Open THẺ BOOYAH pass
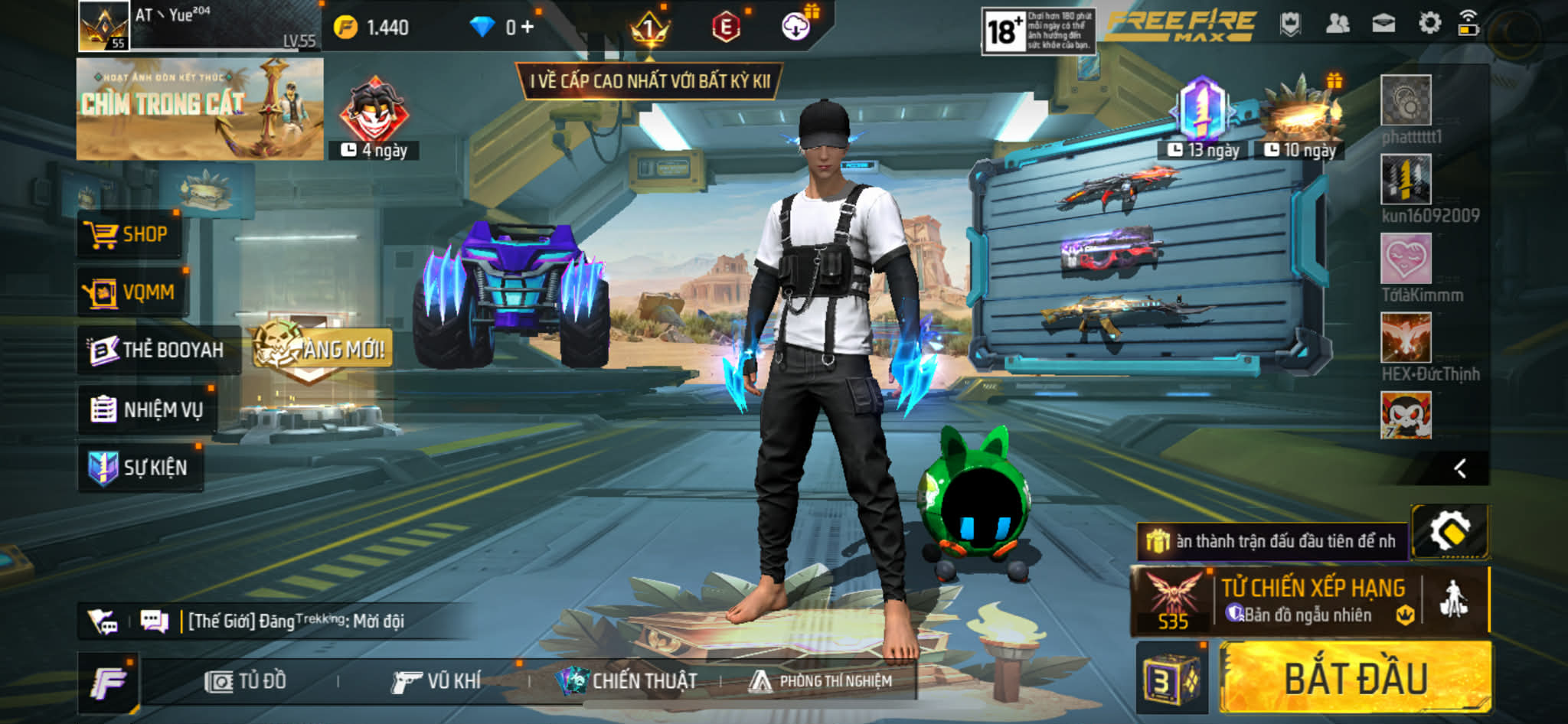Viewport: 1568px width, 724px height. pos(157,351)
